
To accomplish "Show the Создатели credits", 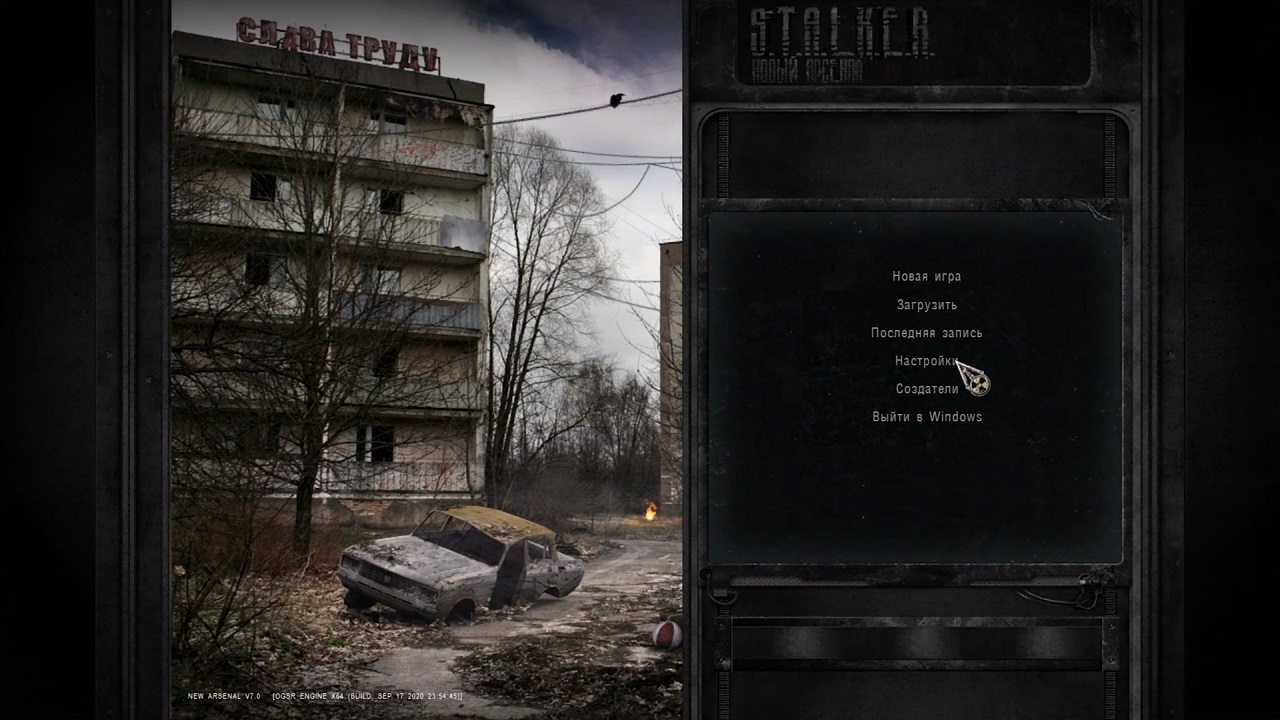I will pyautogui.click(x=926, y=389).
